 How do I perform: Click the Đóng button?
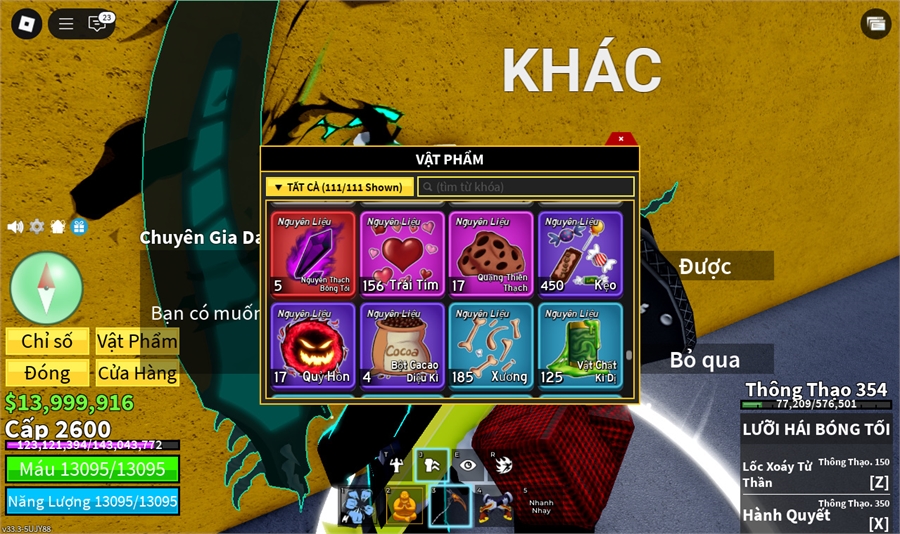point(47,373)
